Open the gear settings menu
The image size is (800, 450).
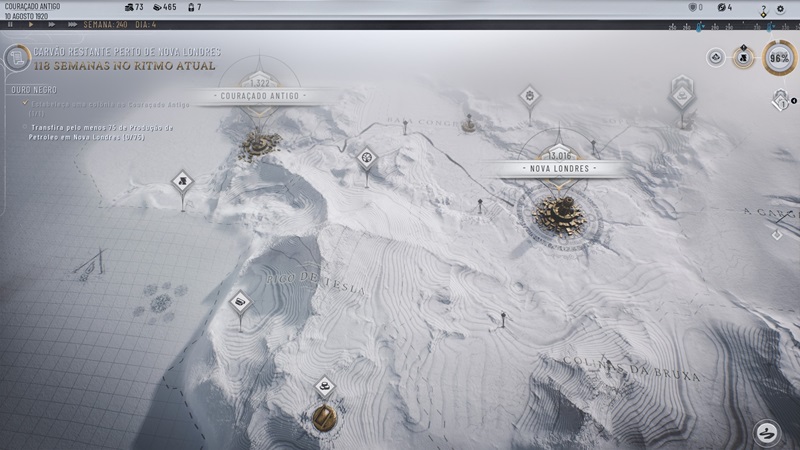pos(781,8)
